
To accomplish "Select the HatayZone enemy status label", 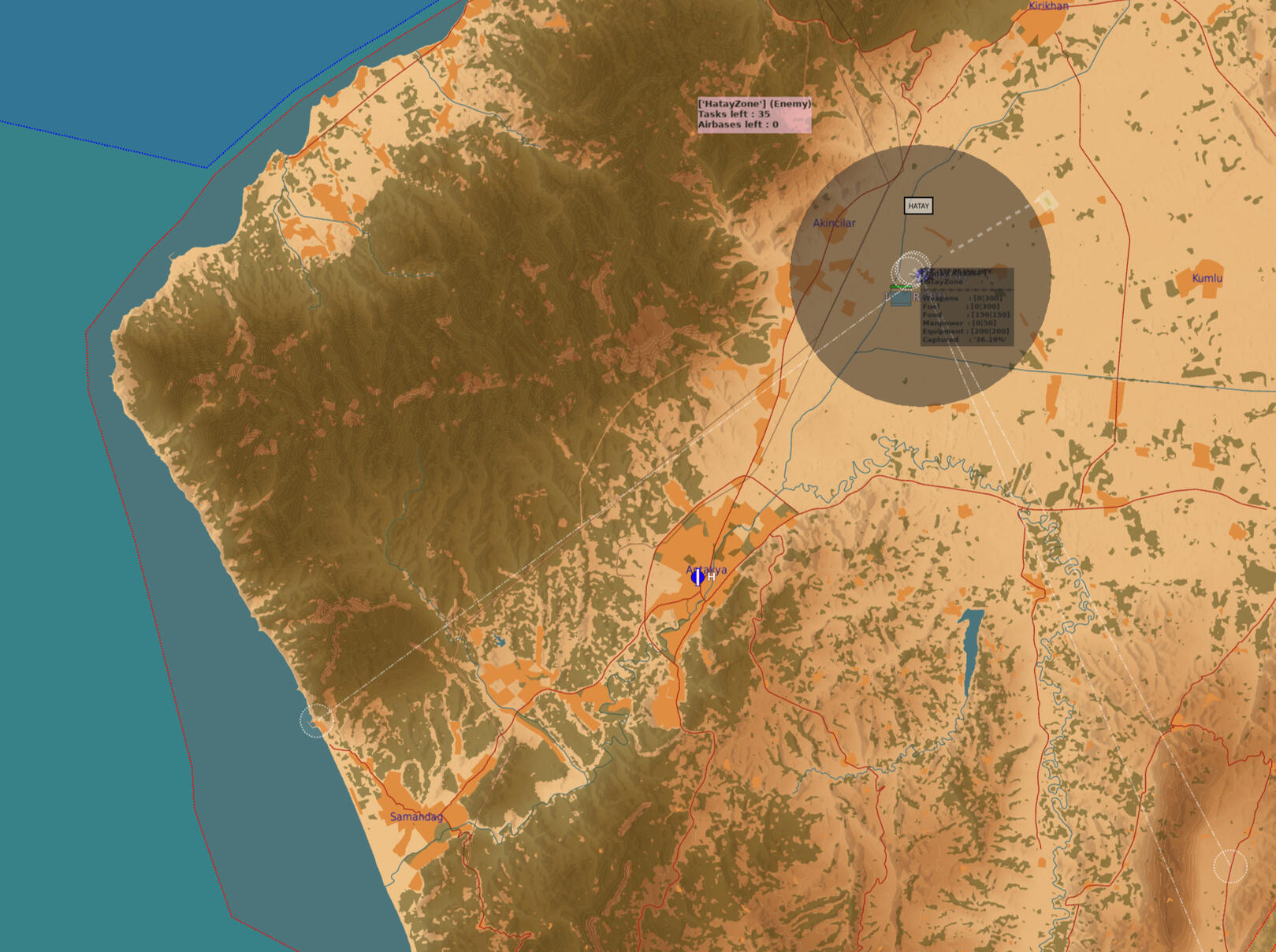I will pos(753,114).
